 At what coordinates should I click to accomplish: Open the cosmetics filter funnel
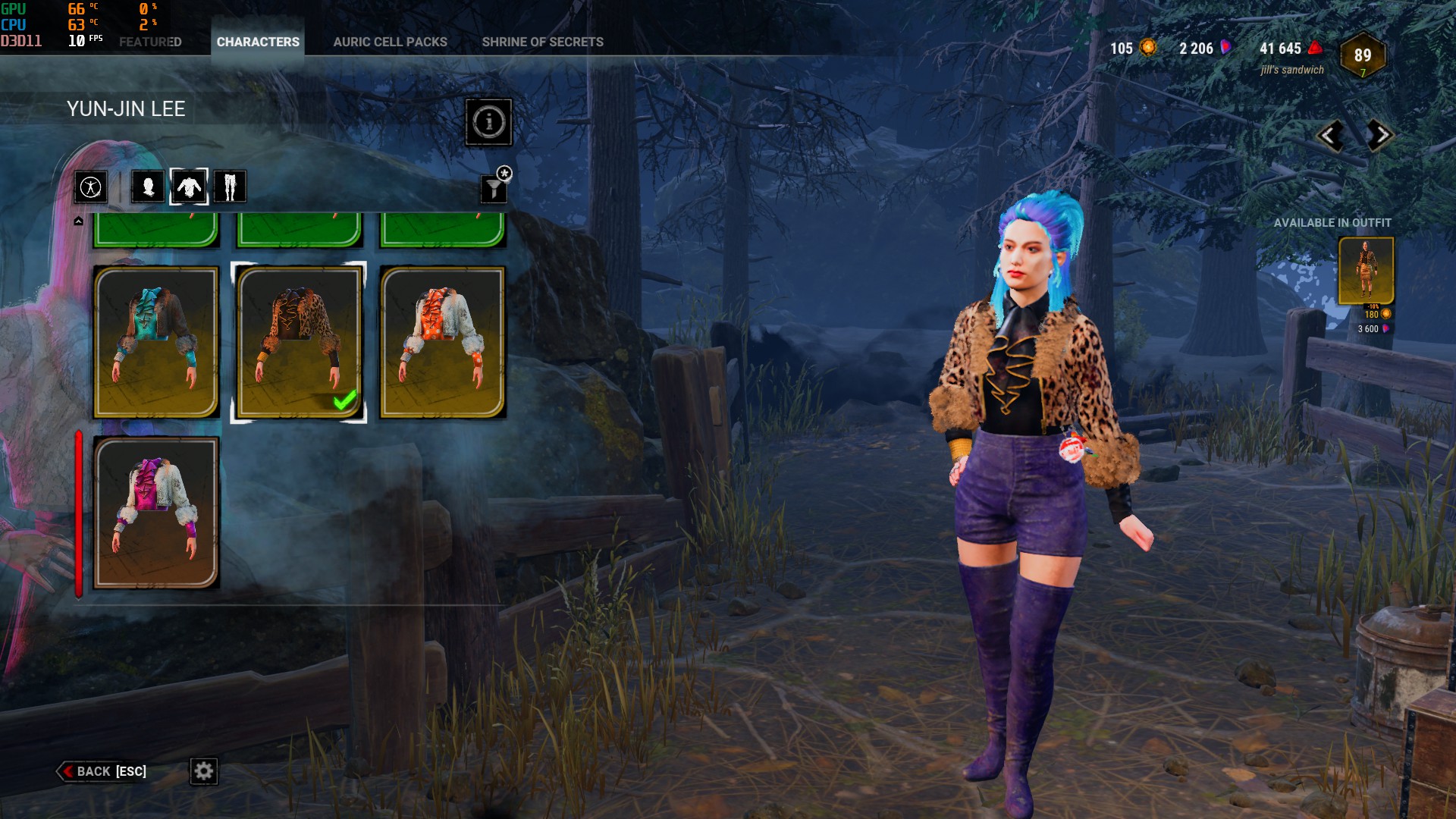pyautogui.click(x=494, y=188)
